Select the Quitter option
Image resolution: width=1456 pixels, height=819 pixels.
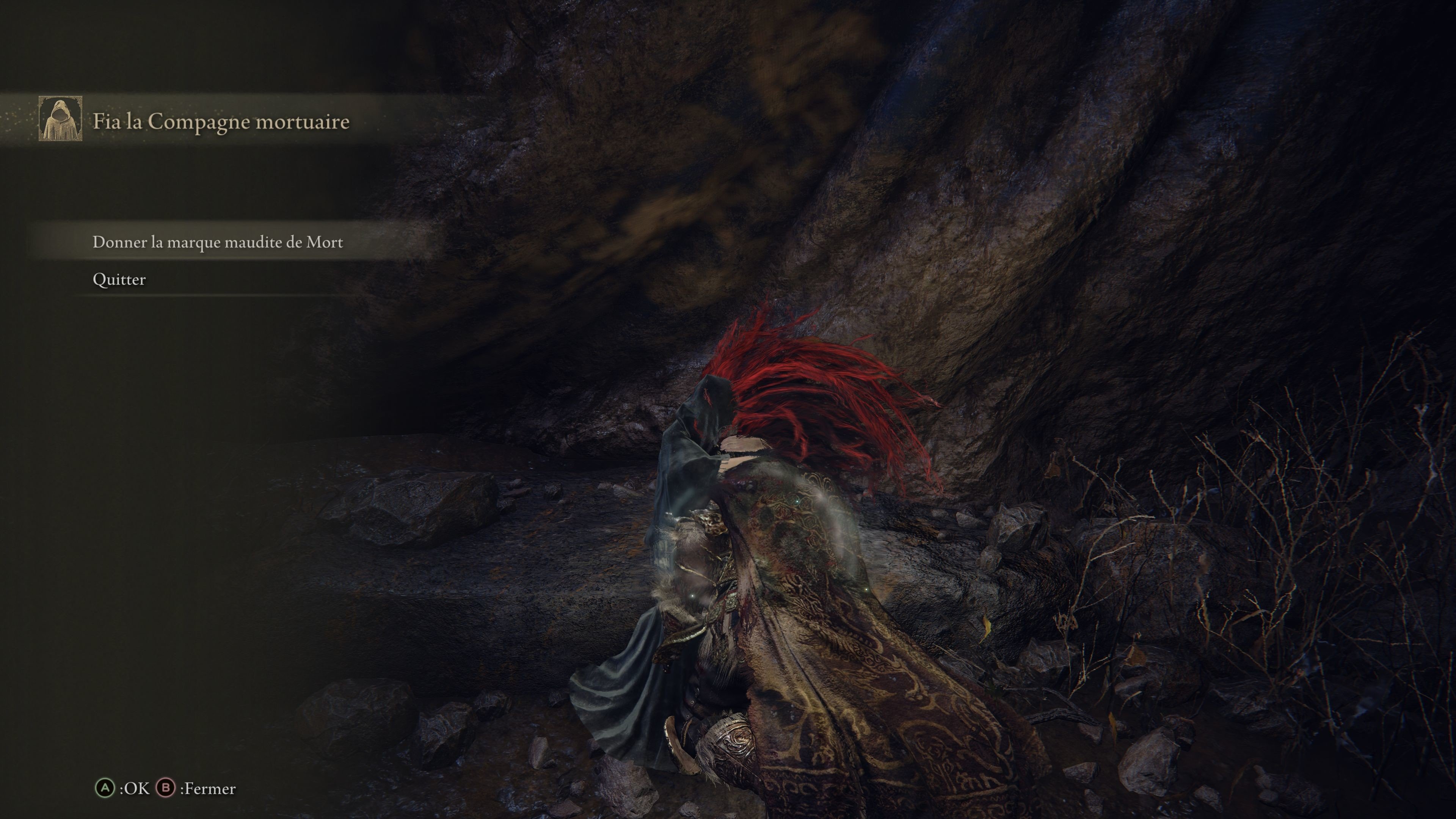(x=119, y=279)
